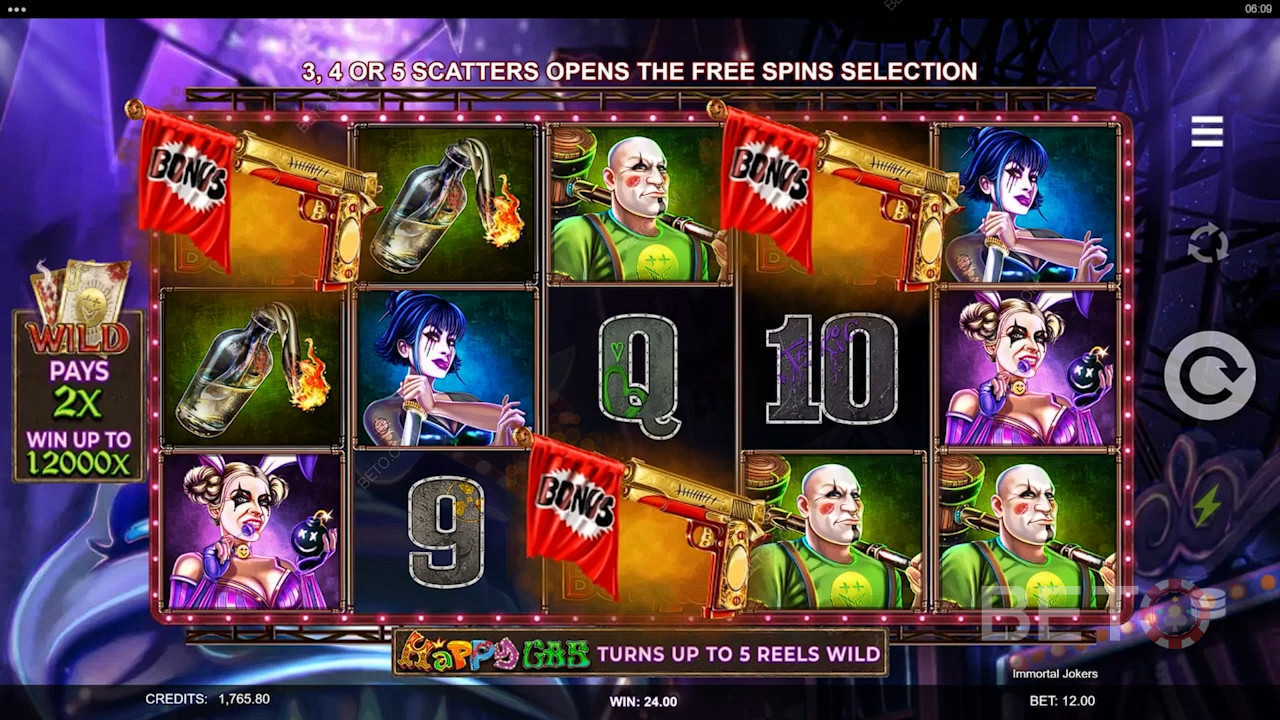Open autoplay with the circular arrows icon

[x=1208, y=244]
